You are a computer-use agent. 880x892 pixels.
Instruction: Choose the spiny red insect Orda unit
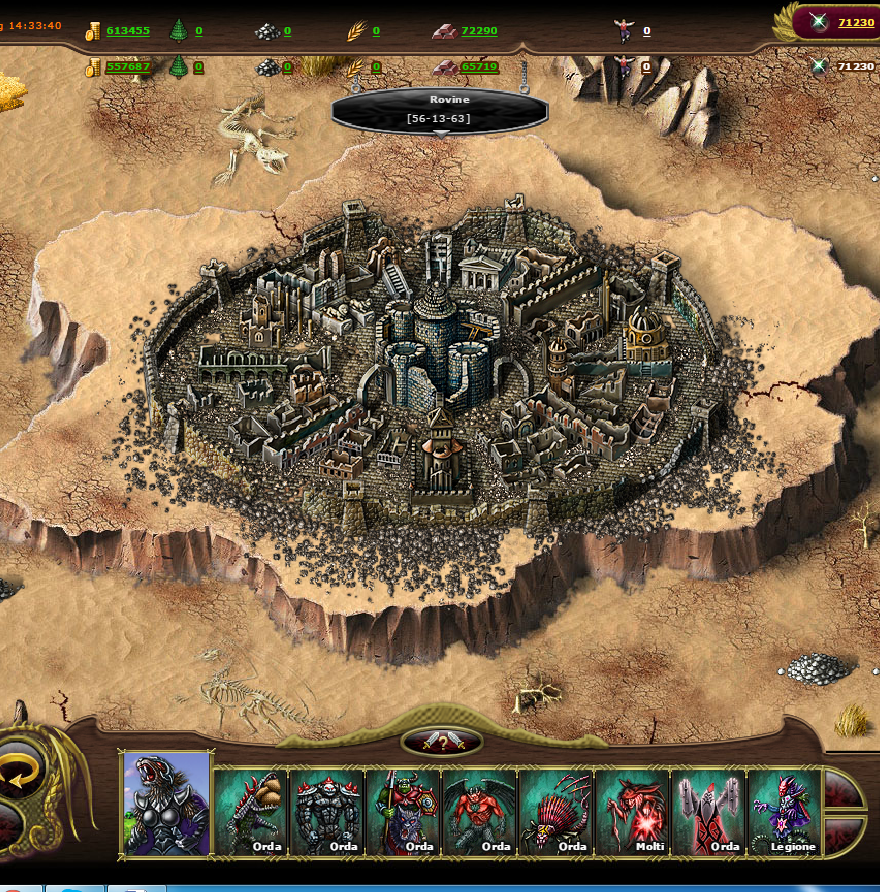556,812
